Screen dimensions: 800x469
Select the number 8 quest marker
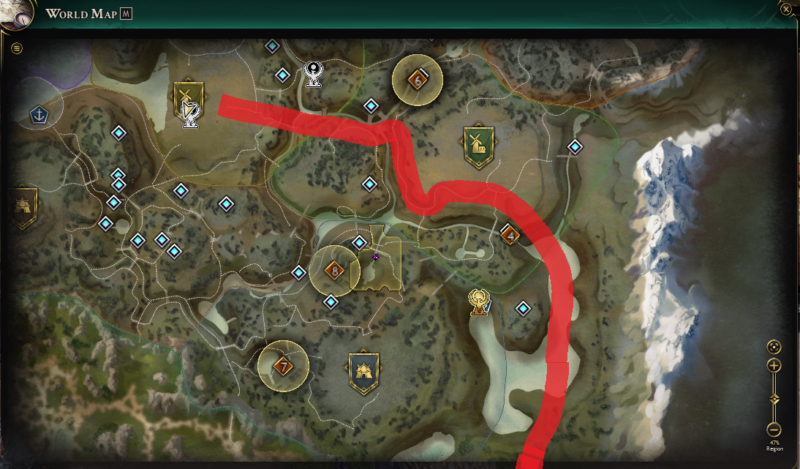coord(334,269)
